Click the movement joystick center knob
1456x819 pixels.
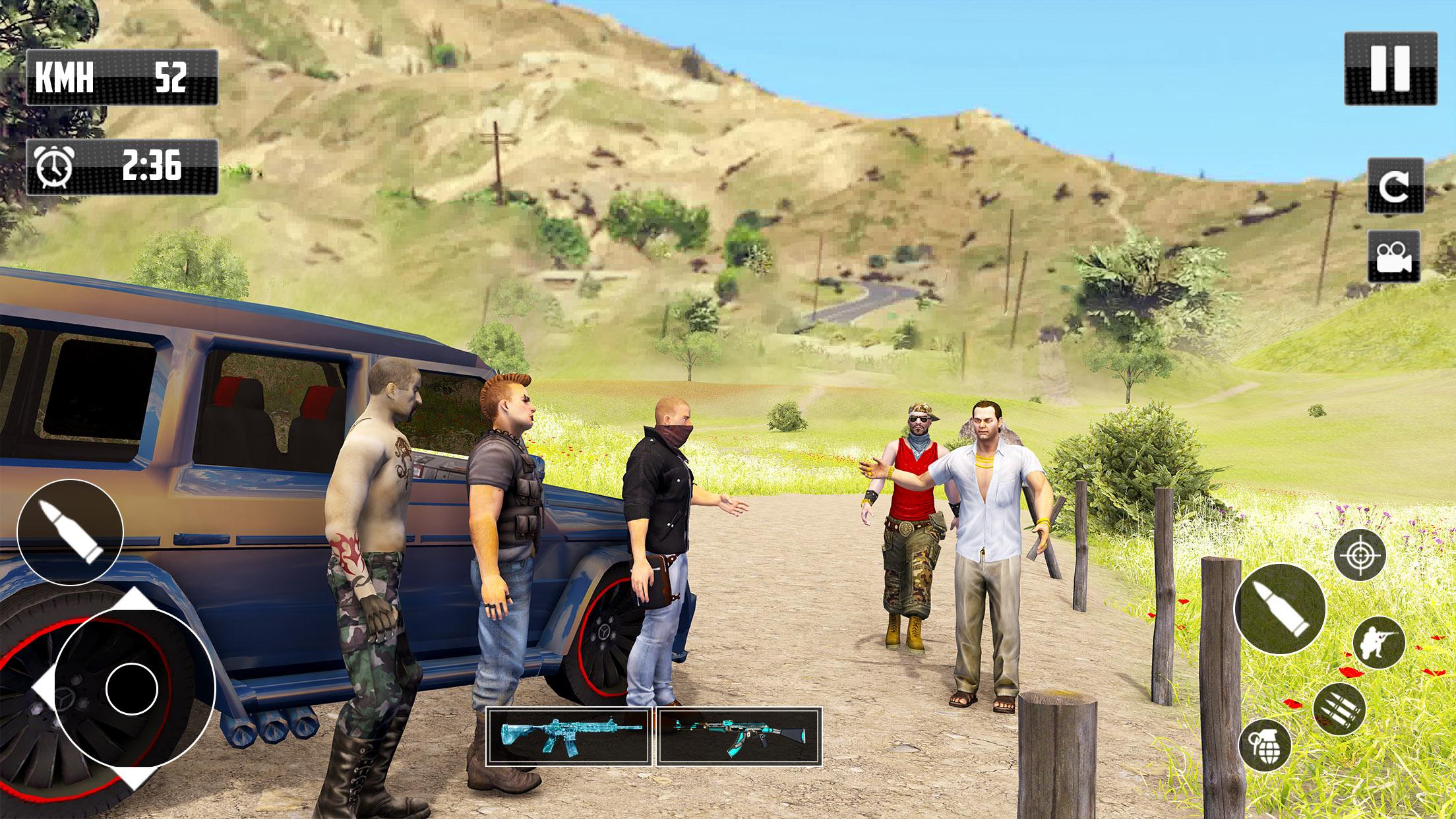click(x=131, y=688)
